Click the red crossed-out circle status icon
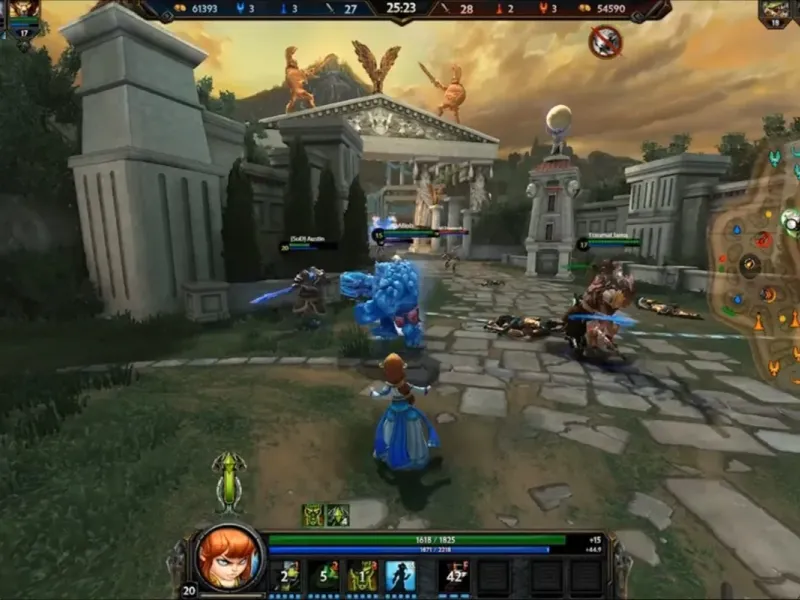 605,42
